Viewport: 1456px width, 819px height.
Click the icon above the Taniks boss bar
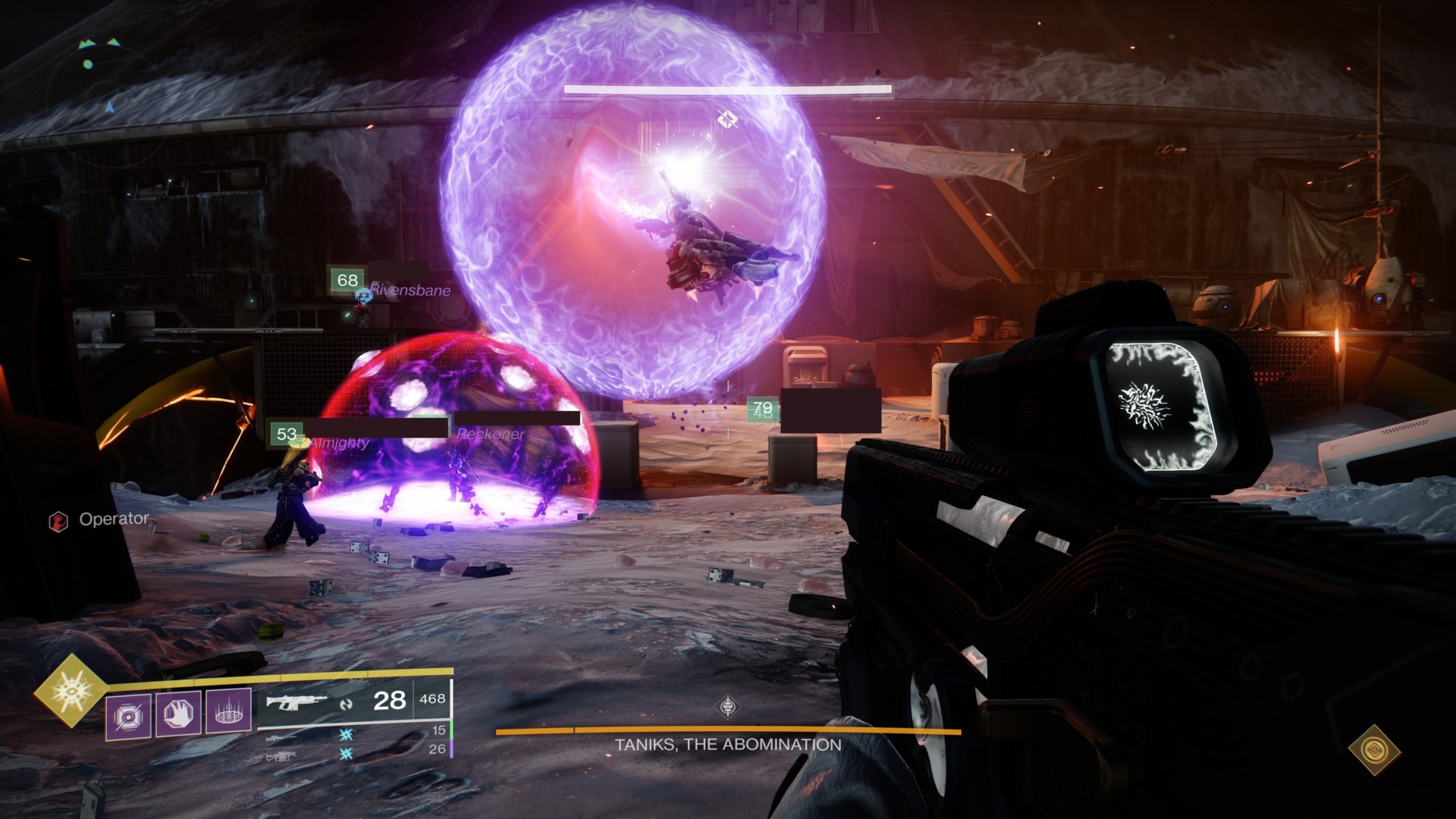[728, 708]
